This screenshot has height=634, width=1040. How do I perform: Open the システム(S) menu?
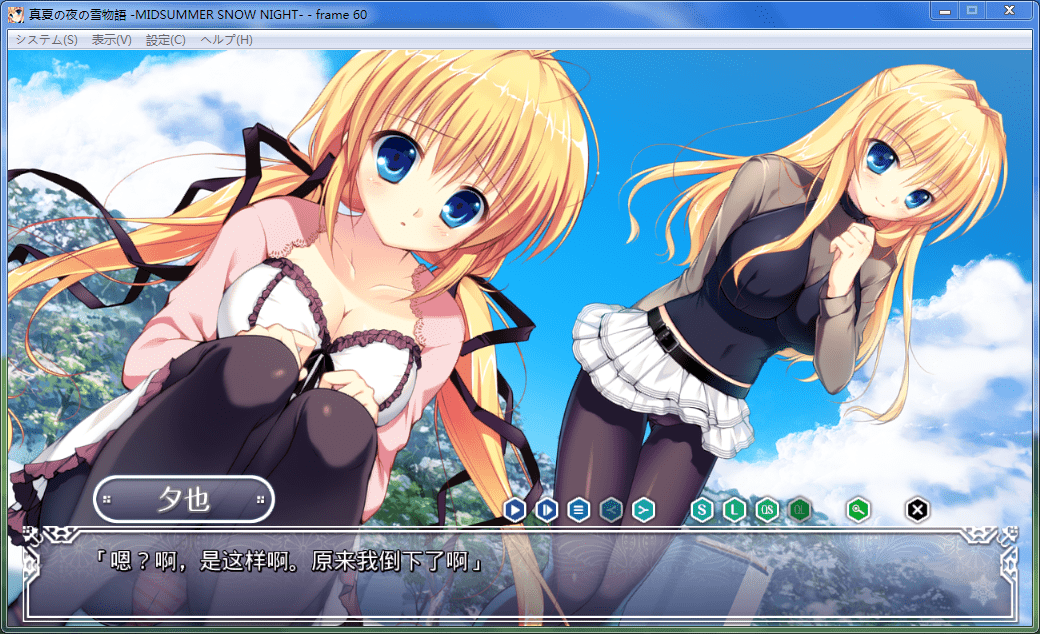[46, 40]
